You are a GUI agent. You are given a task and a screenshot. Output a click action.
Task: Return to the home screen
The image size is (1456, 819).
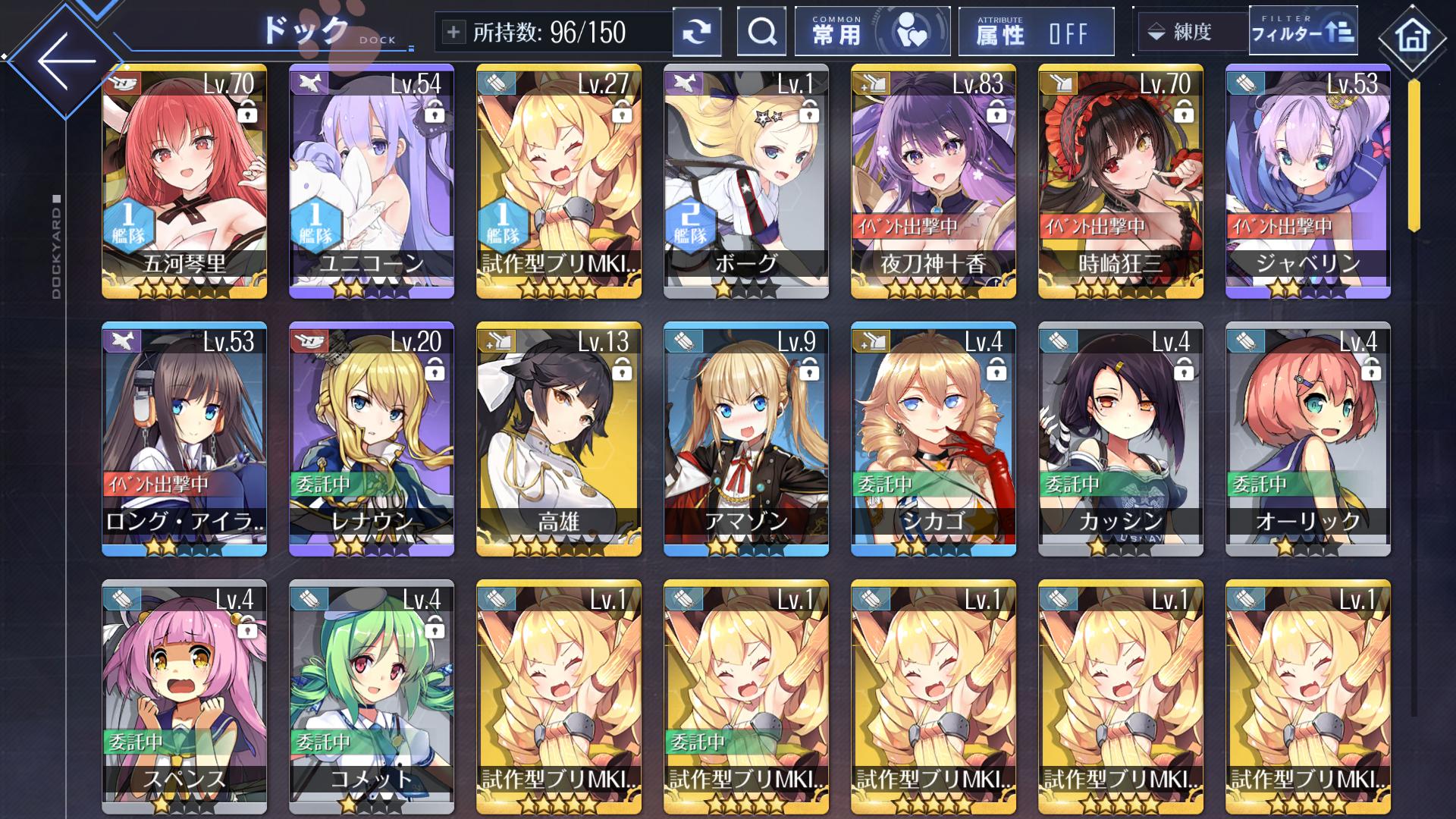coord(1412,36)
